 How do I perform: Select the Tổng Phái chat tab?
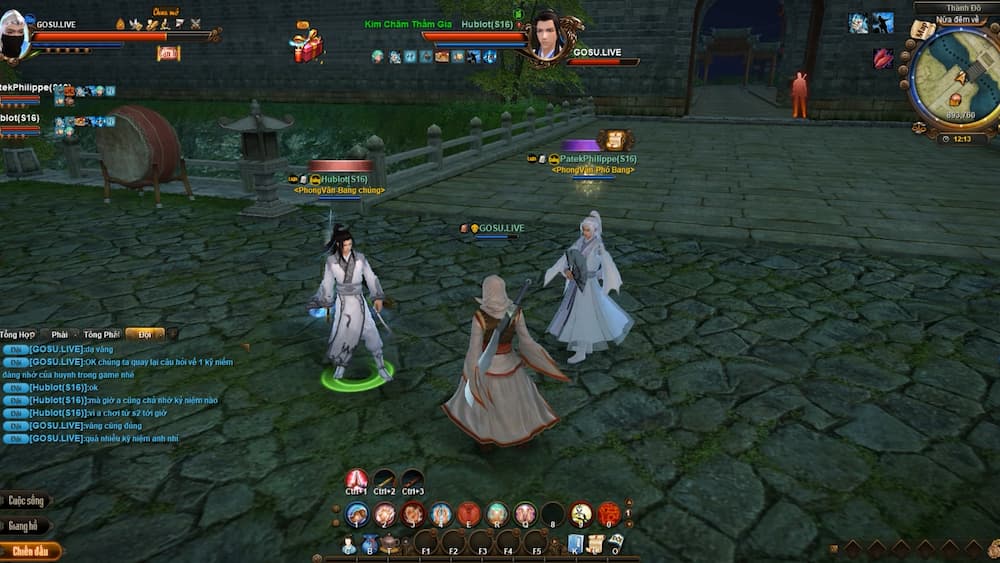pyautogui.click(x=101, y=334)
